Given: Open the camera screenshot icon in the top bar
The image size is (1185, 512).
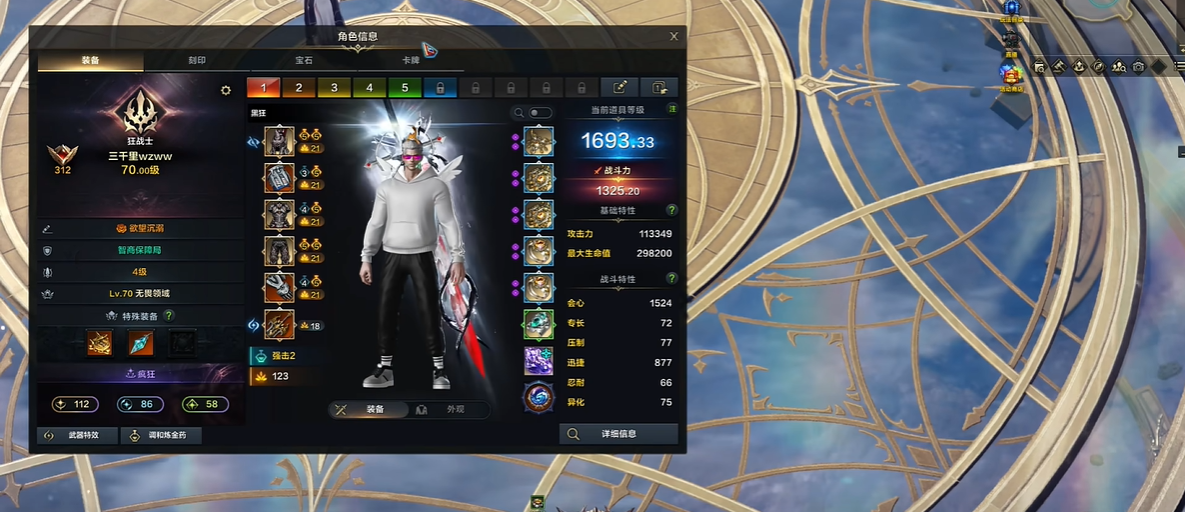Looking at the screenshot, I should [1138, 66].
